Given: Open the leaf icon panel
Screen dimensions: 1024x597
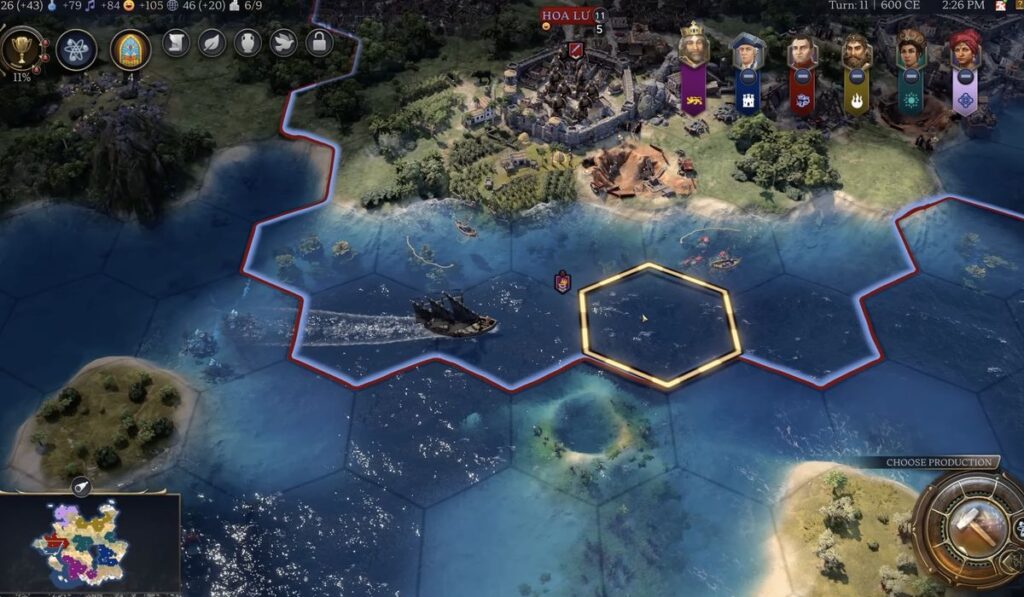Looking at the screenshot, I should [212, 42].
